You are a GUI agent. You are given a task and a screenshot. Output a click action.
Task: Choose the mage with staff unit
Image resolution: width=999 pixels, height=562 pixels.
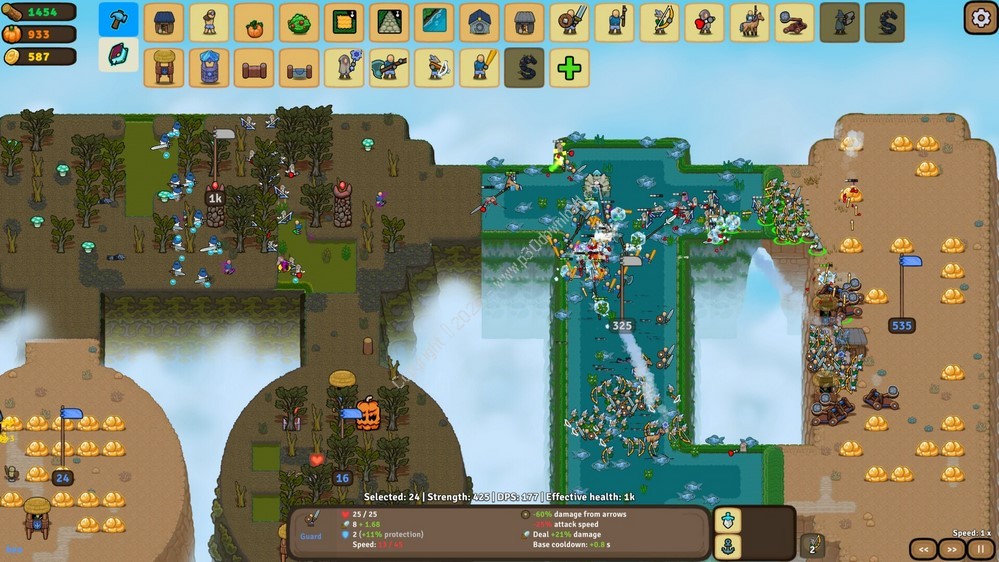[344, 68]
